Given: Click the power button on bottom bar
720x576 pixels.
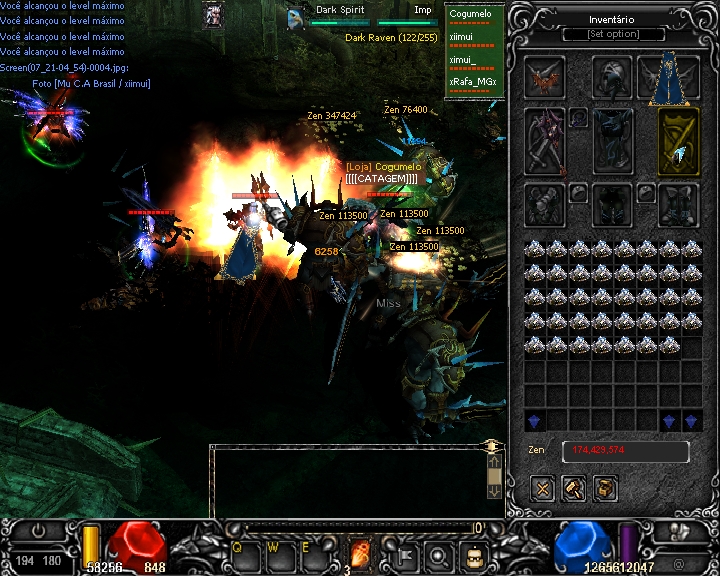Looking at the screenshot, I should (37, 532).
